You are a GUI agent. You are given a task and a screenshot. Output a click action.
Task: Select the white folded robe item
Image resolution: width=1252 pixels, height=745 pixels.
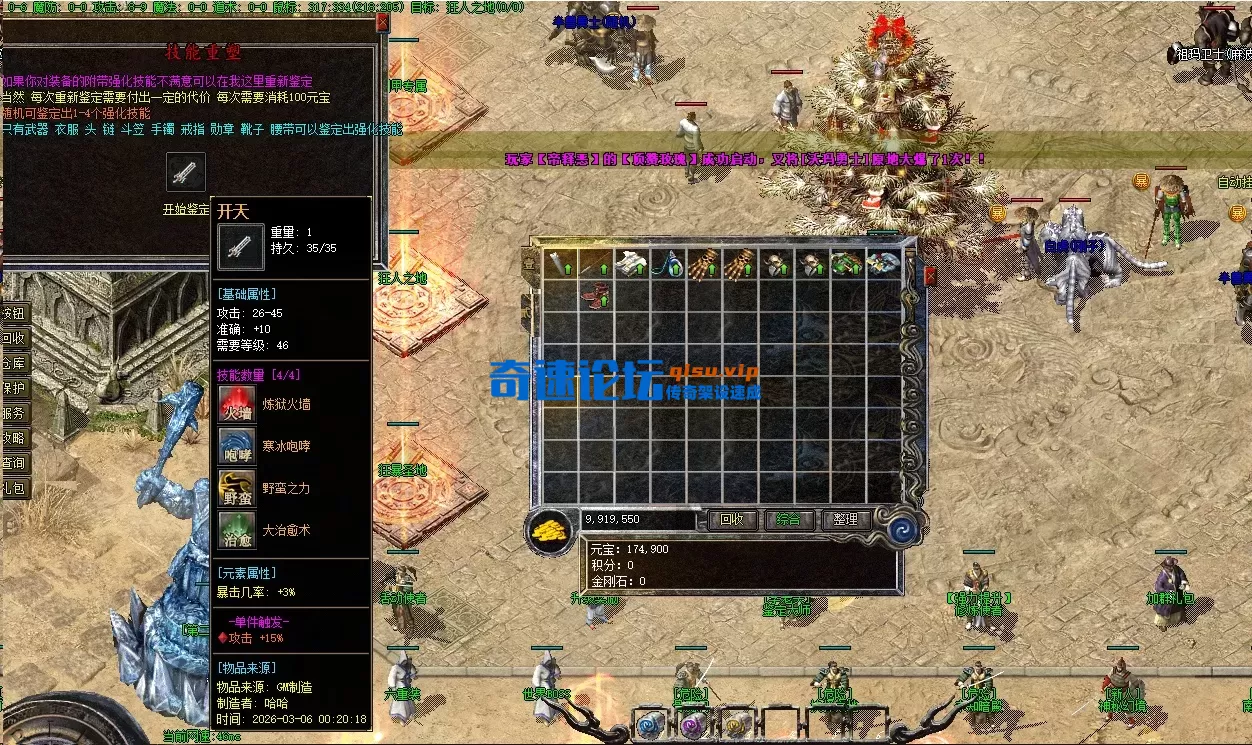[x=632, y=264]
